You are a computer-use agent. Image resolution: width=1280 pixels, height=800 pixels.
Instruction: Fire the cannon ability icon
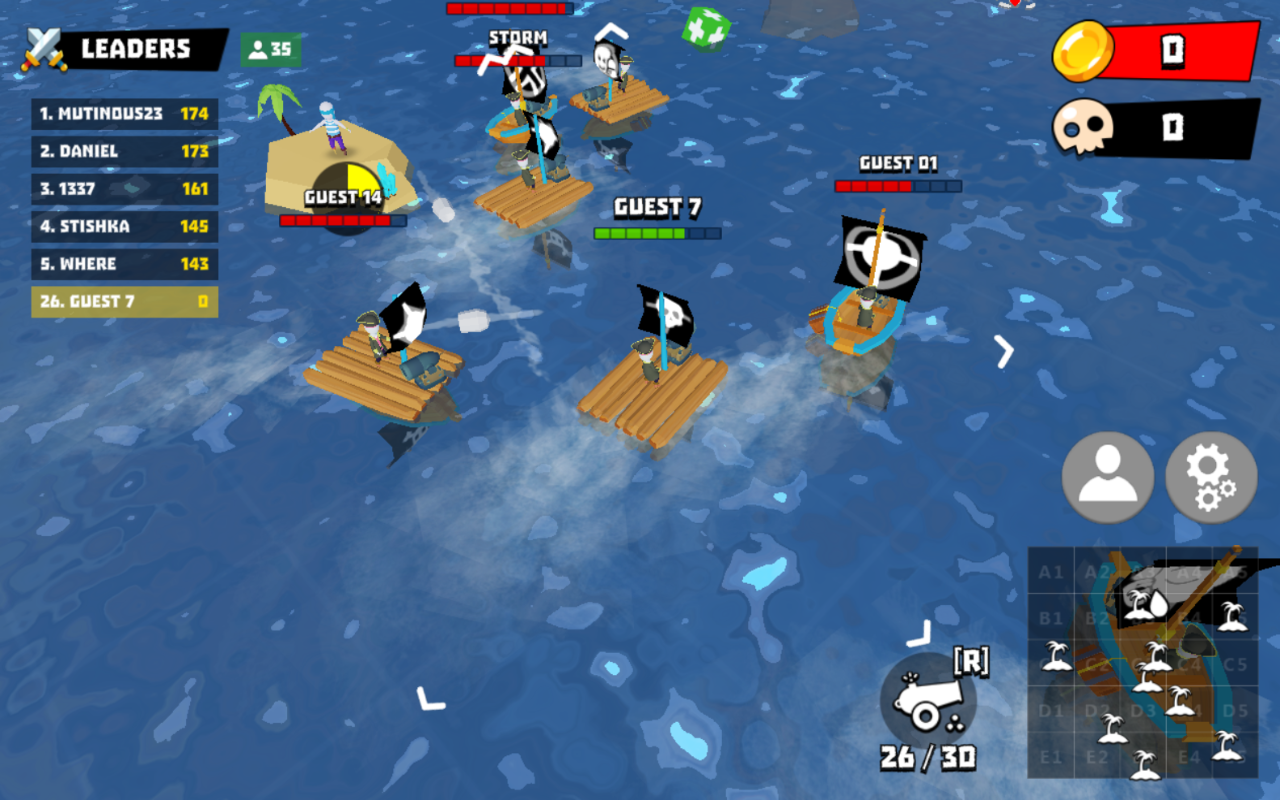[927, 699]
